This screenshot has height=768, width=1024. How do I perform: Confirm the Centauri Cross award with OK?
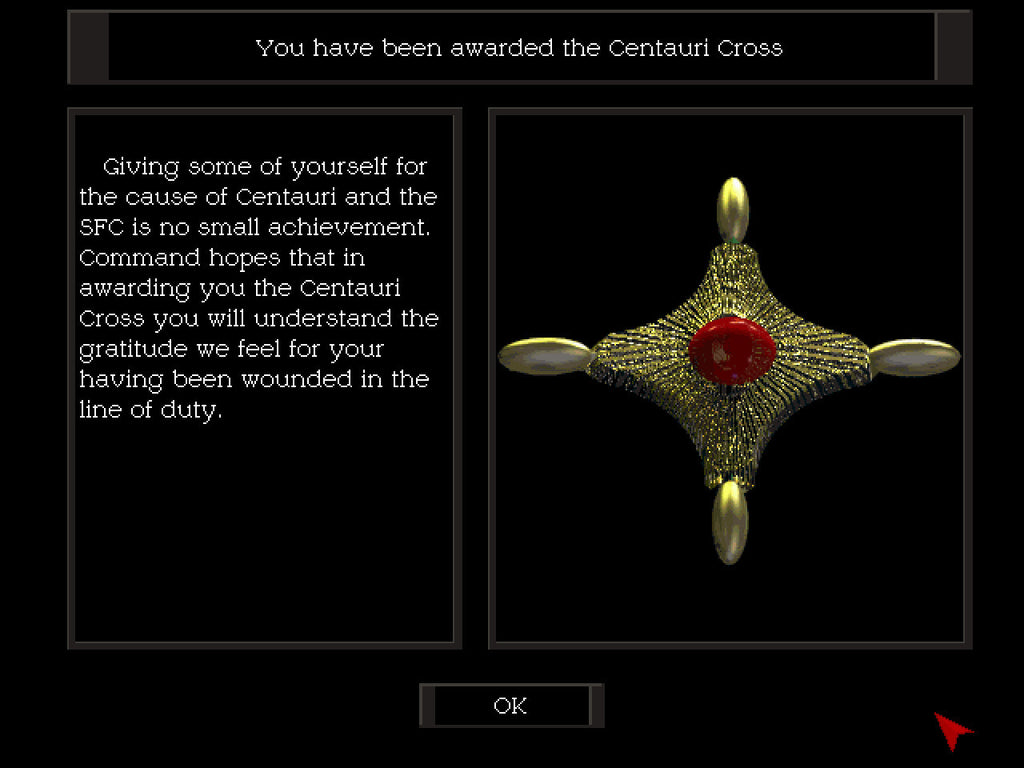click(x=511, y=705)
